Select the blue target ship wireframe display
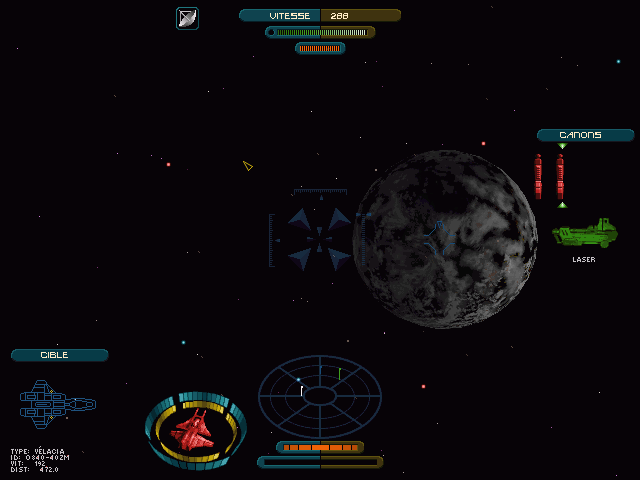 click(57, 404)
